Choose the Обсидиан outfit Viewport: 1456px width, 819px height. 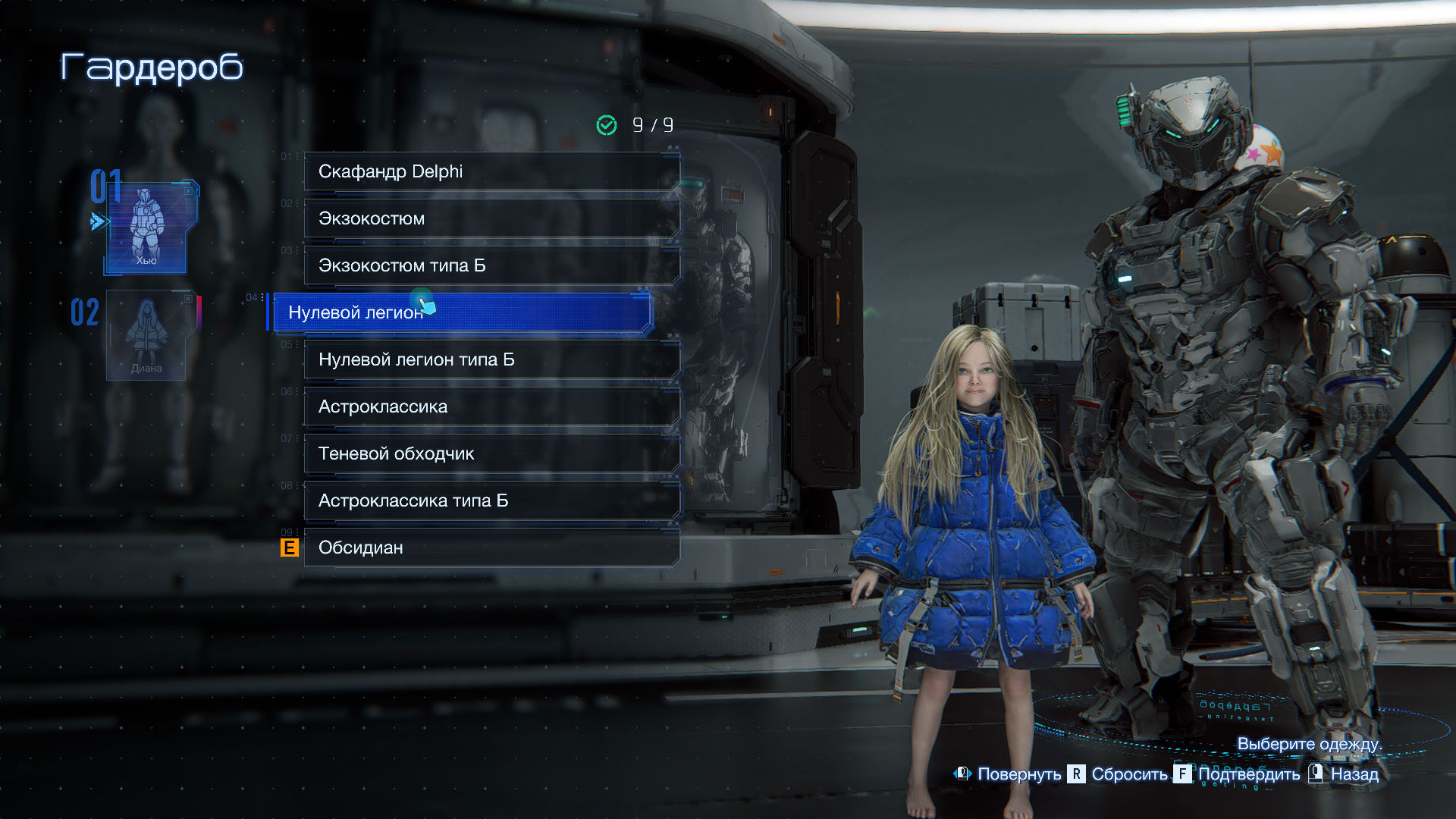491,548
